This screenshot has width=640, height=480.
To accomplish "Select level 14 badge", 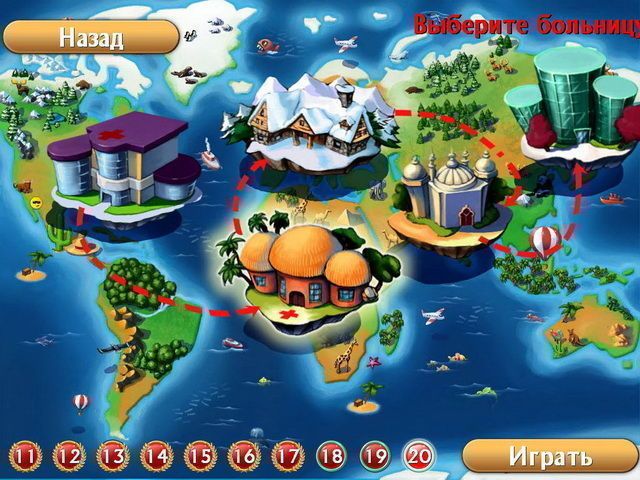I will point(157,457).
